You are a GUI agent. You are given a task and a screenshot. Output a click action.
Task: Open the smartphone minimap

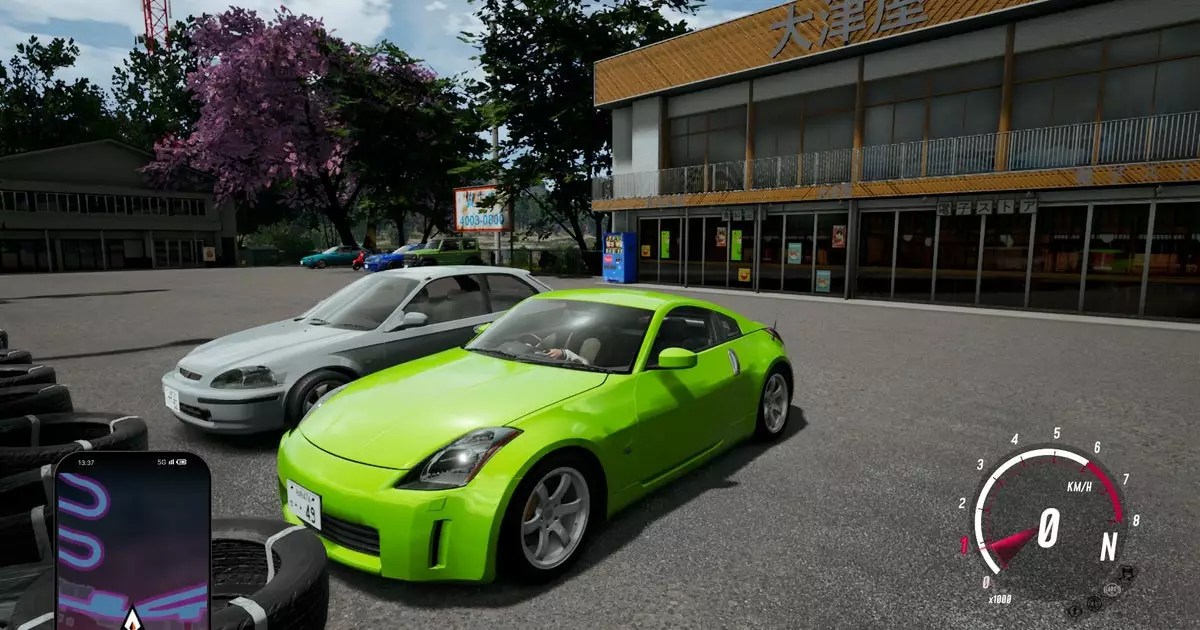click(x=132, y=540)
